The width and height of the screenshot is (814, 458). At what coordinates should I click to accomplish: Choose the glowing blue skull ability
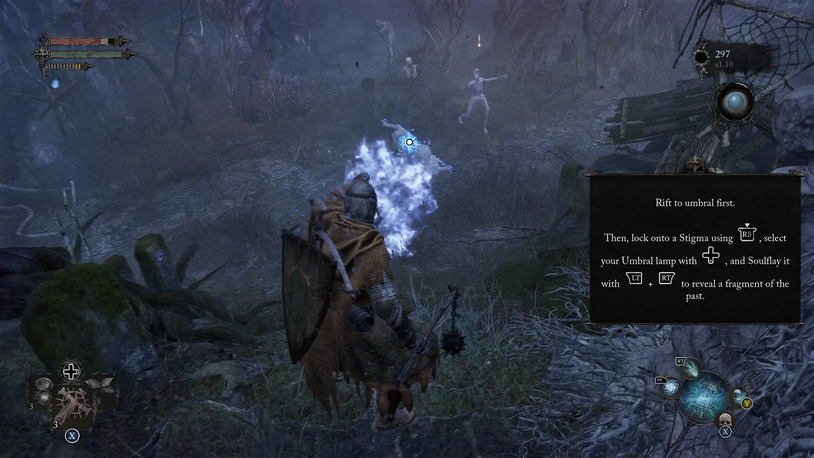[x=737, y=397]
